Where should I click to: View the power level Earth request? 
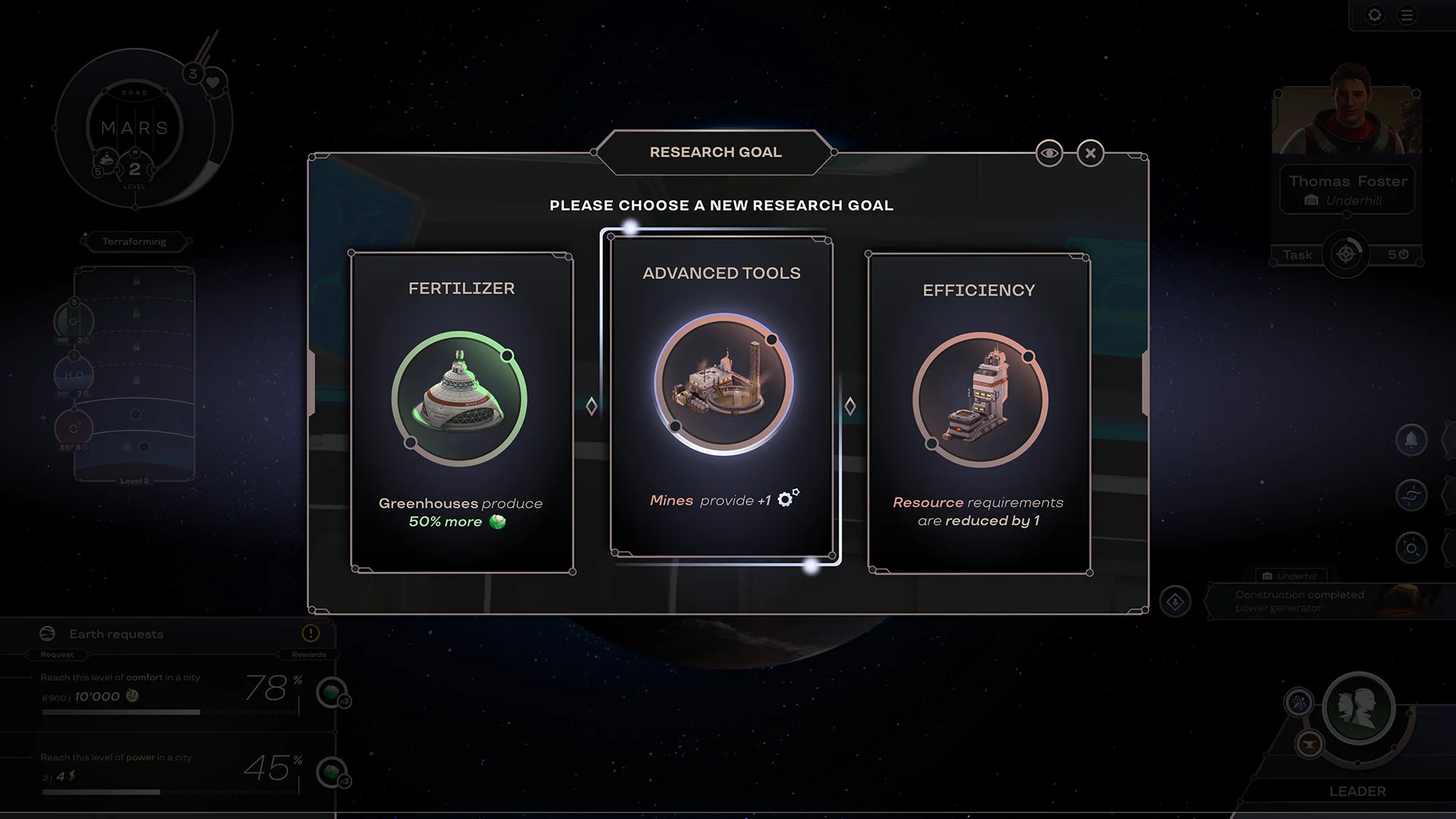pos(167,772)
